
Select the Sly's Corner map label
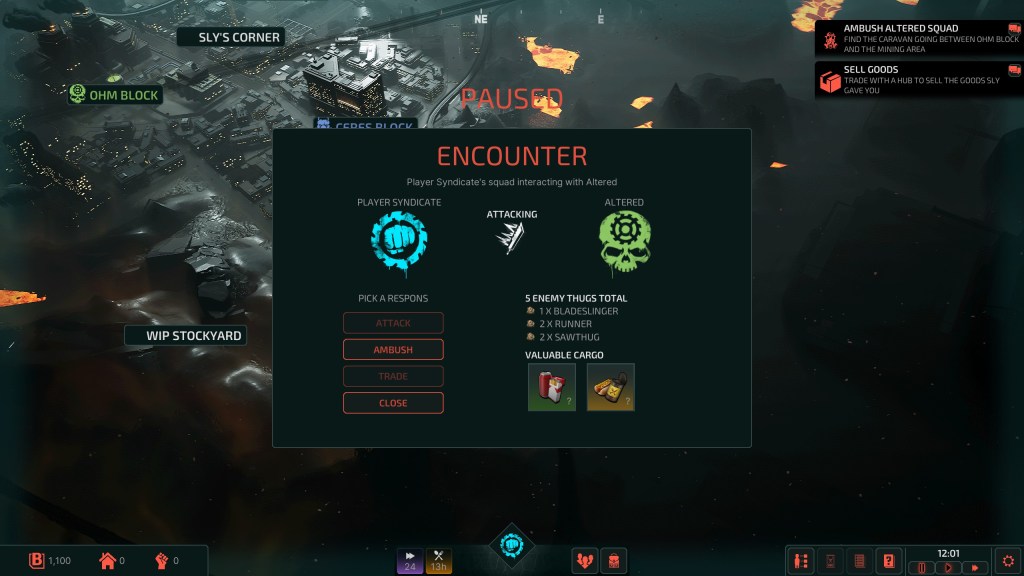[230, 37]
